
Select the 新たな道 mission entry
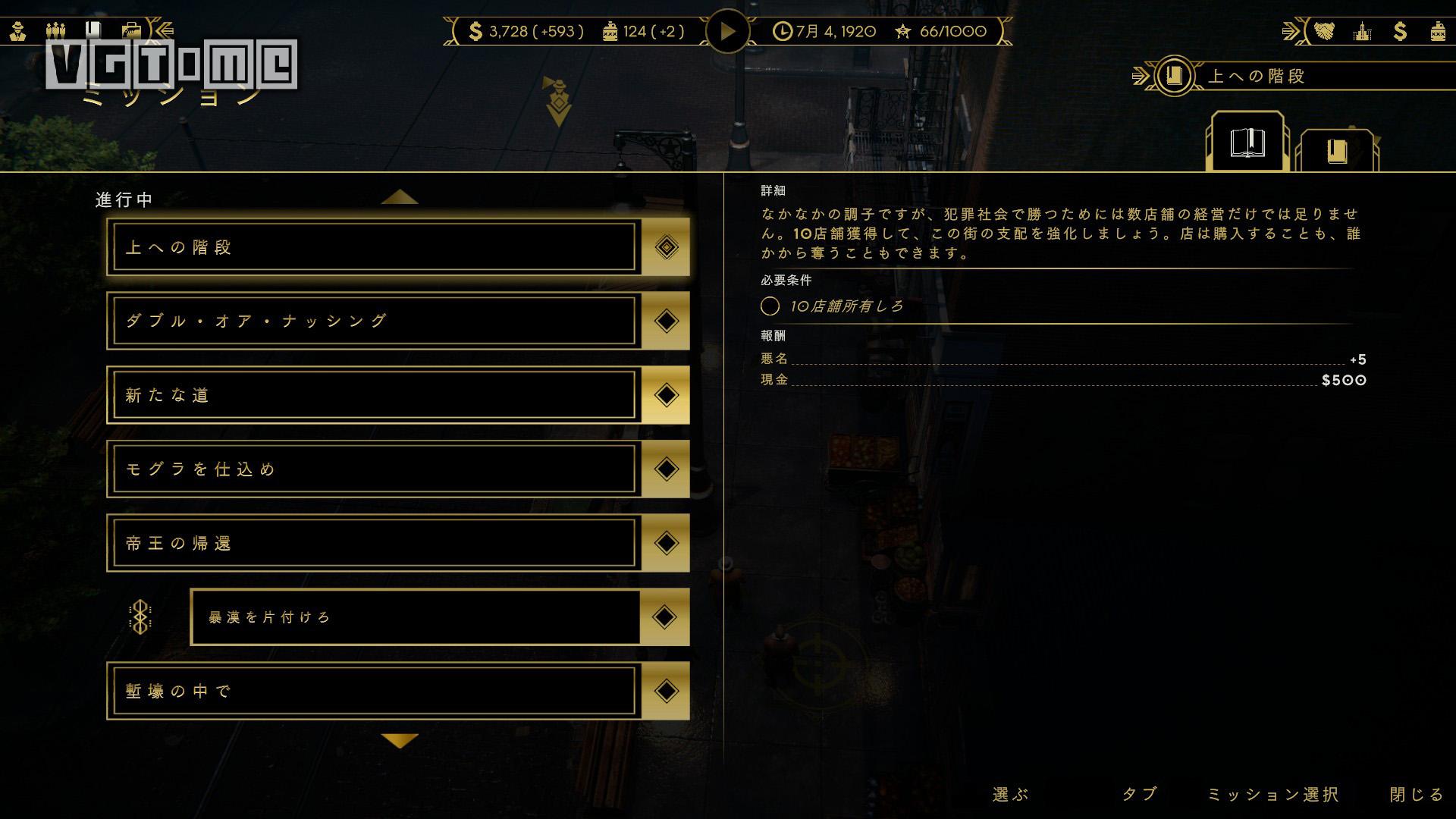[372, 394]
